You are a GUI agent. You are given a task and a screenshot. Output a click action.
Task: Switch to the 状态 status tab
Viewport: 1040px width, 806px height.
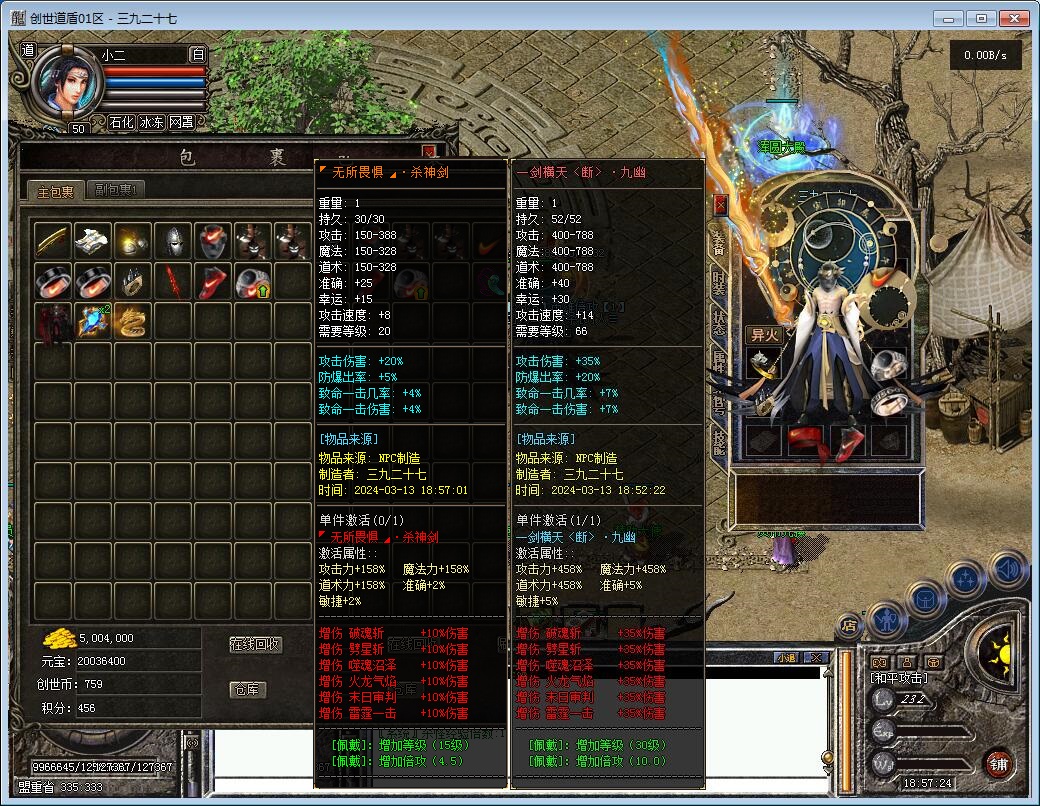click(x=719, y=322)
